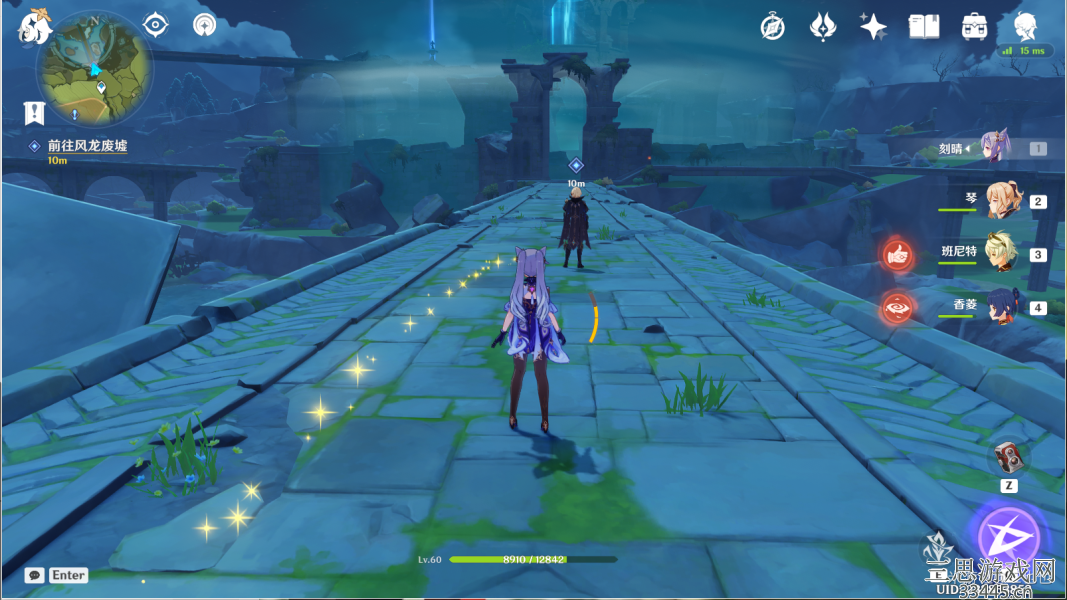Open the Paimon menu
This screenshot has width=1067, height=600.
[x=35, y=27]
